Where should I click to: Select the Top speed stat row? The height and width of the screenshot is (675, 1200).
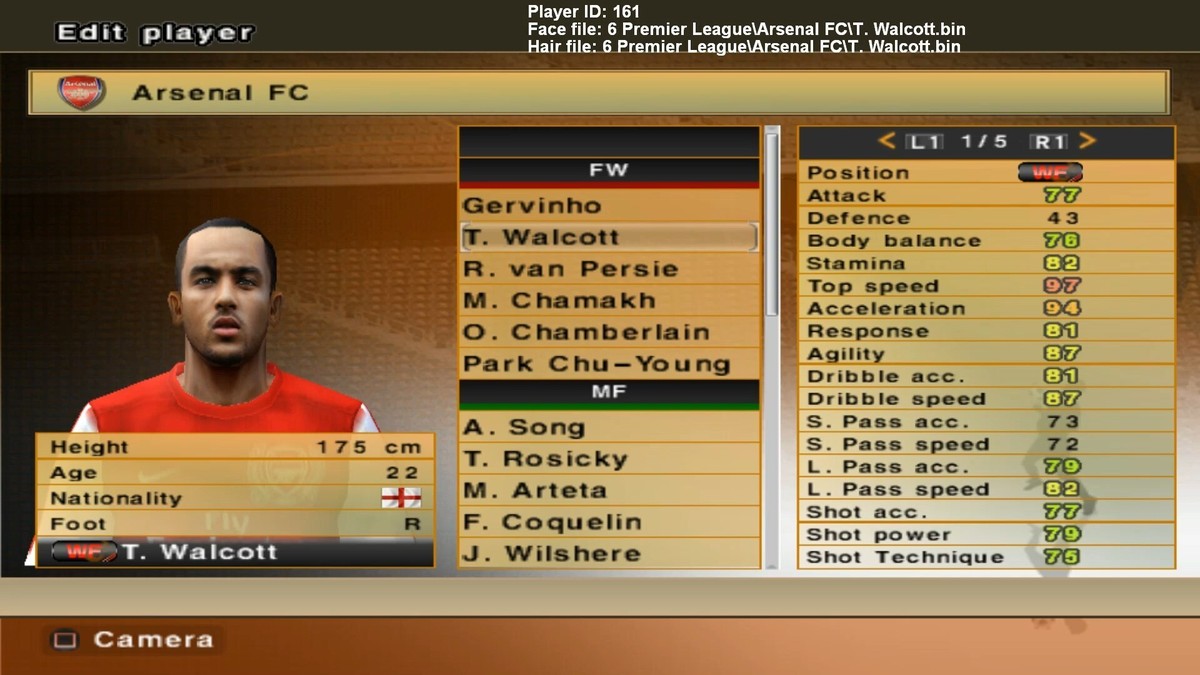point(985,286)
